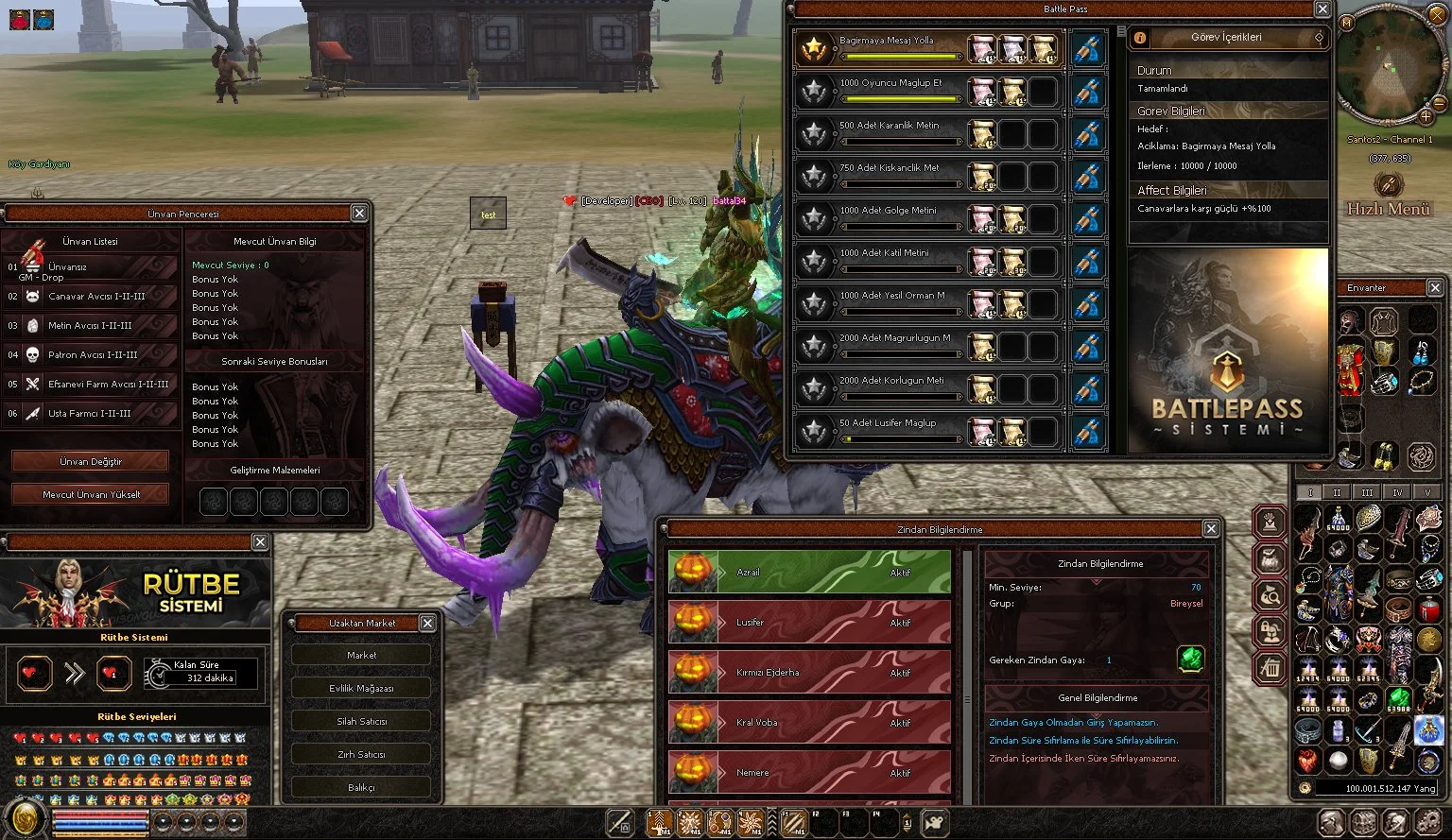Viewport: 1452px width, 840px height.
Task: Close the Envanter window
Action: pyautogui.click(x=1435, y=287)
